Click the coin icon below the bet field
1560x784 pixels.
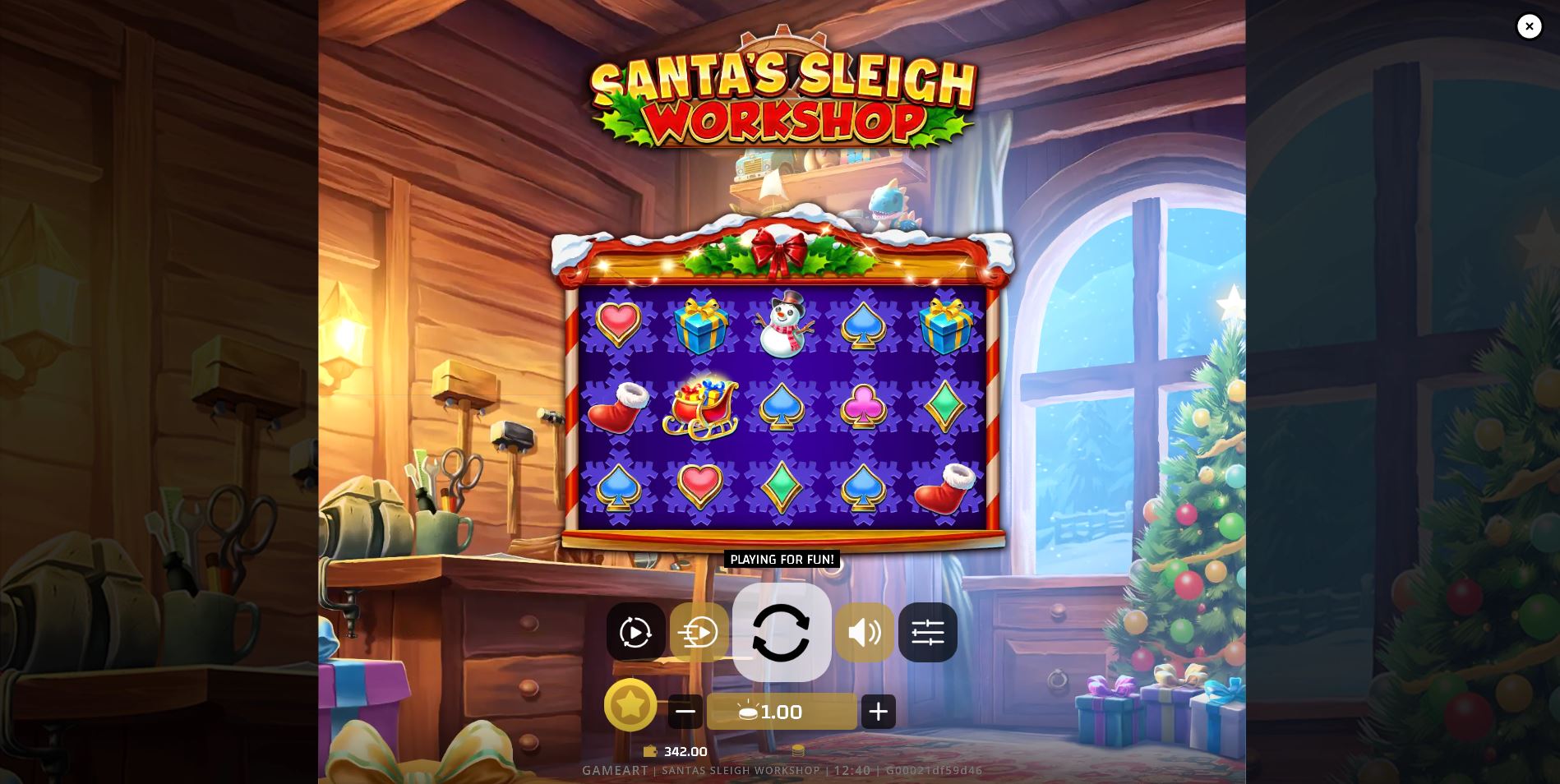[x=796, y=749]
